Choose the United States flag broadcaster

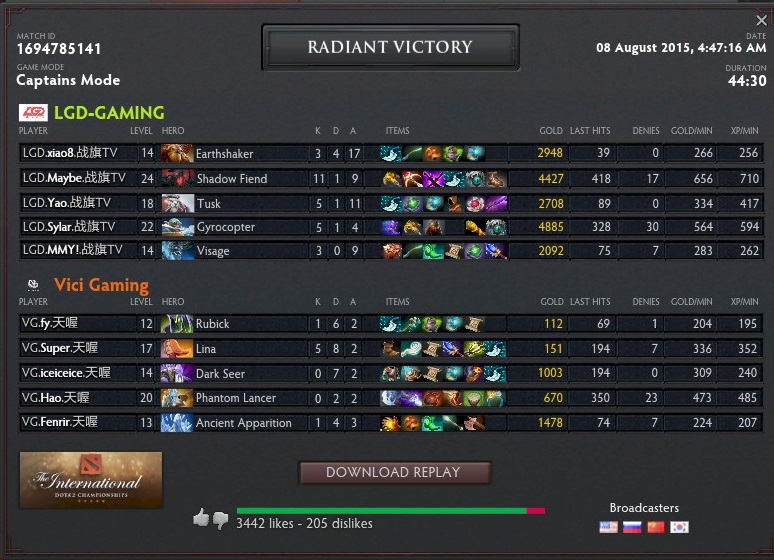[608, 527]
